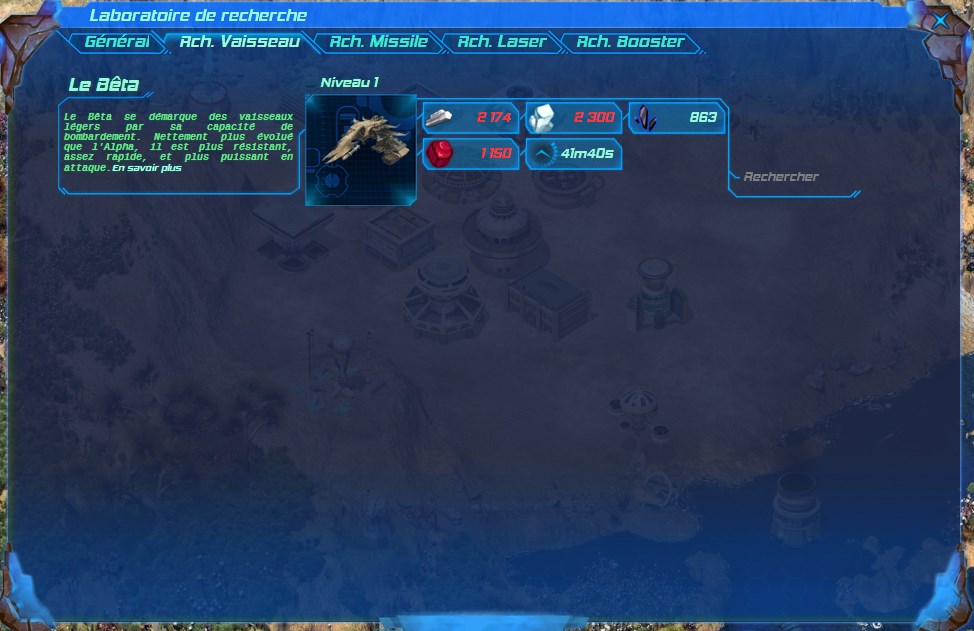Go to the Rch. Booster tab
The width and height of the screenshot is (974, 631).
coord(630,42)
